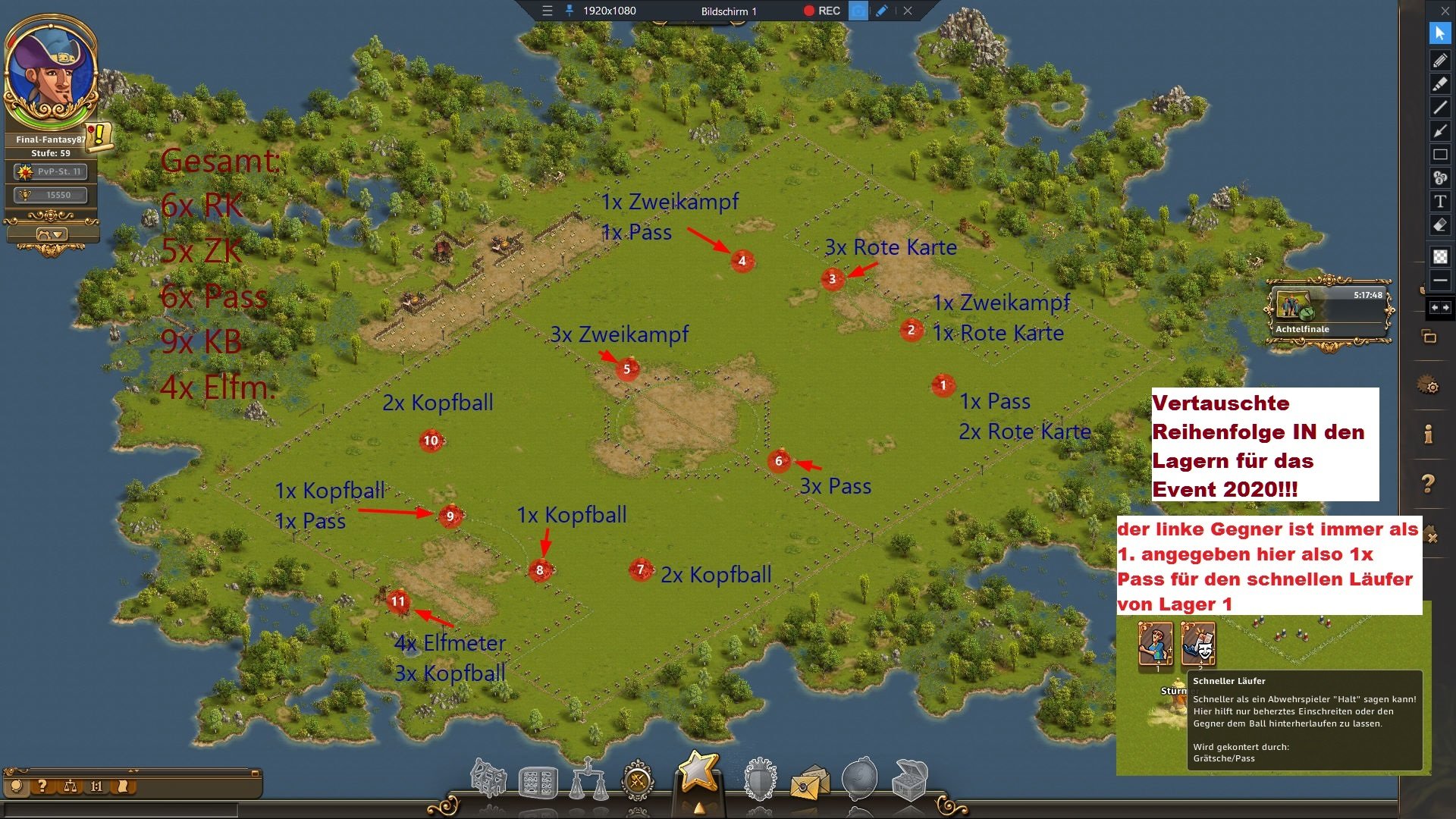Click the crossed tools medallion icon
This screenshot has width=1456, height=819.
(638, 780)
